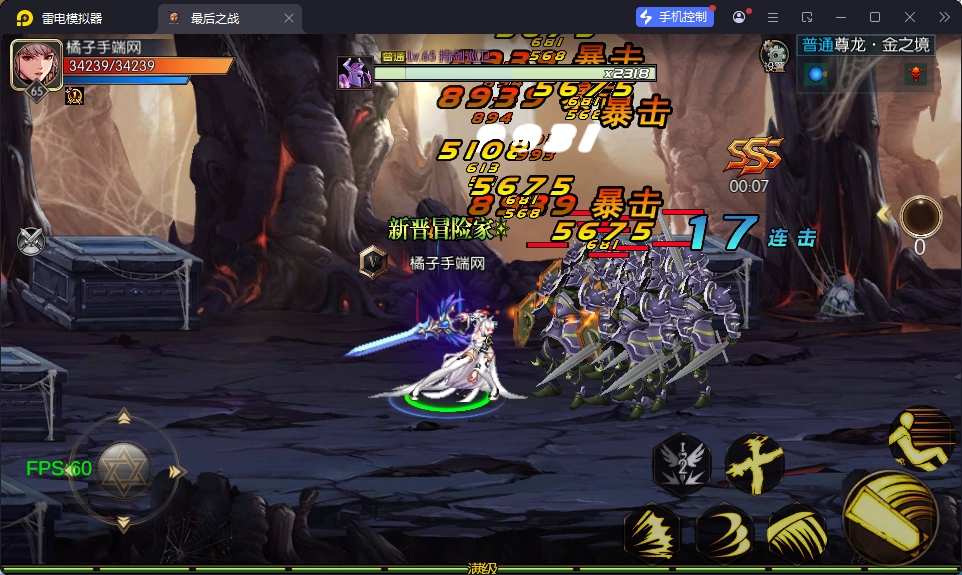Tap the purple boss portrait icon
962x575 pixels.
pyautogui.click(x=356, y=73)
